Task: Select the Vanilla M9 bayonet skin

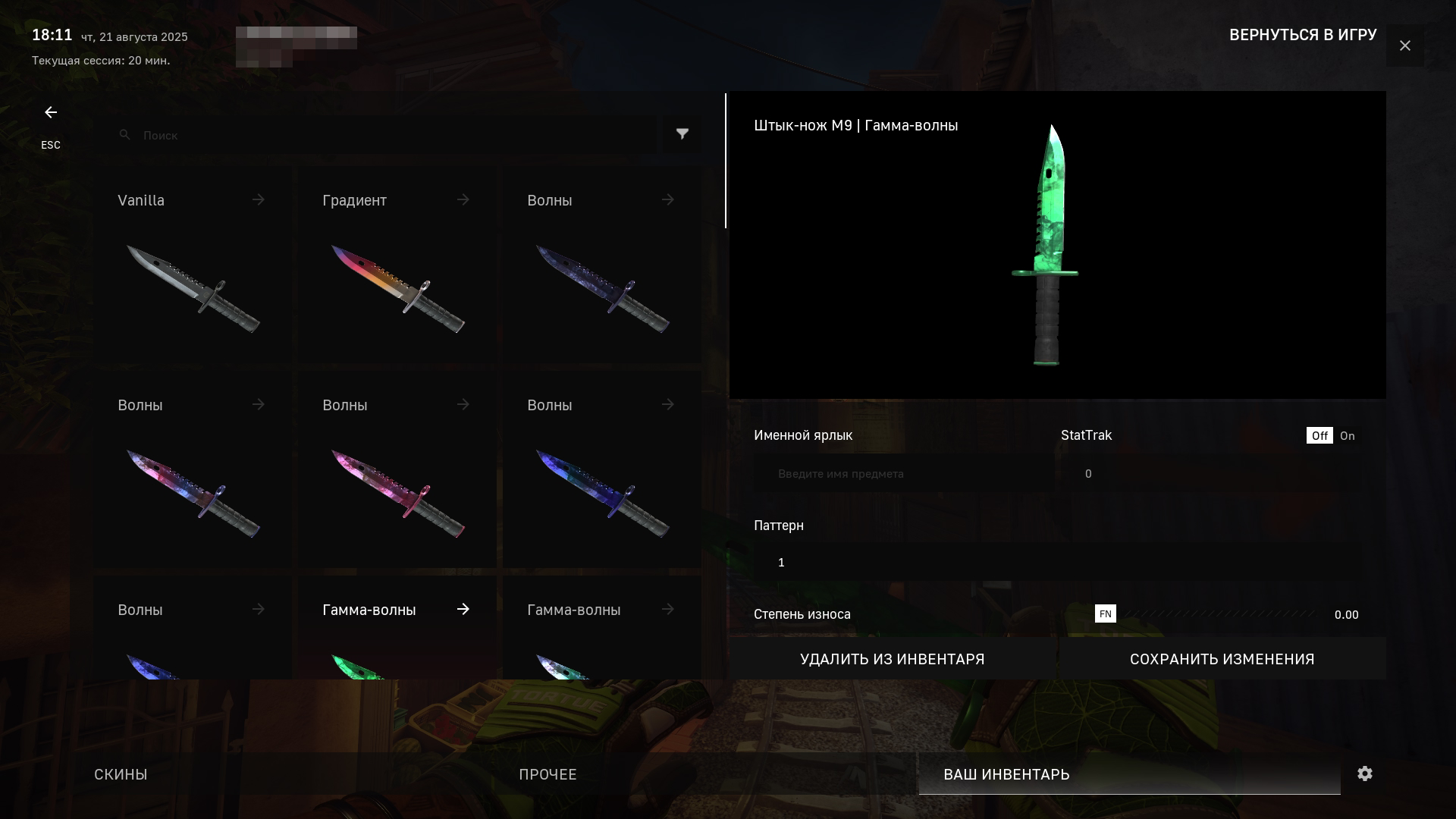Action: click(193, 265)
